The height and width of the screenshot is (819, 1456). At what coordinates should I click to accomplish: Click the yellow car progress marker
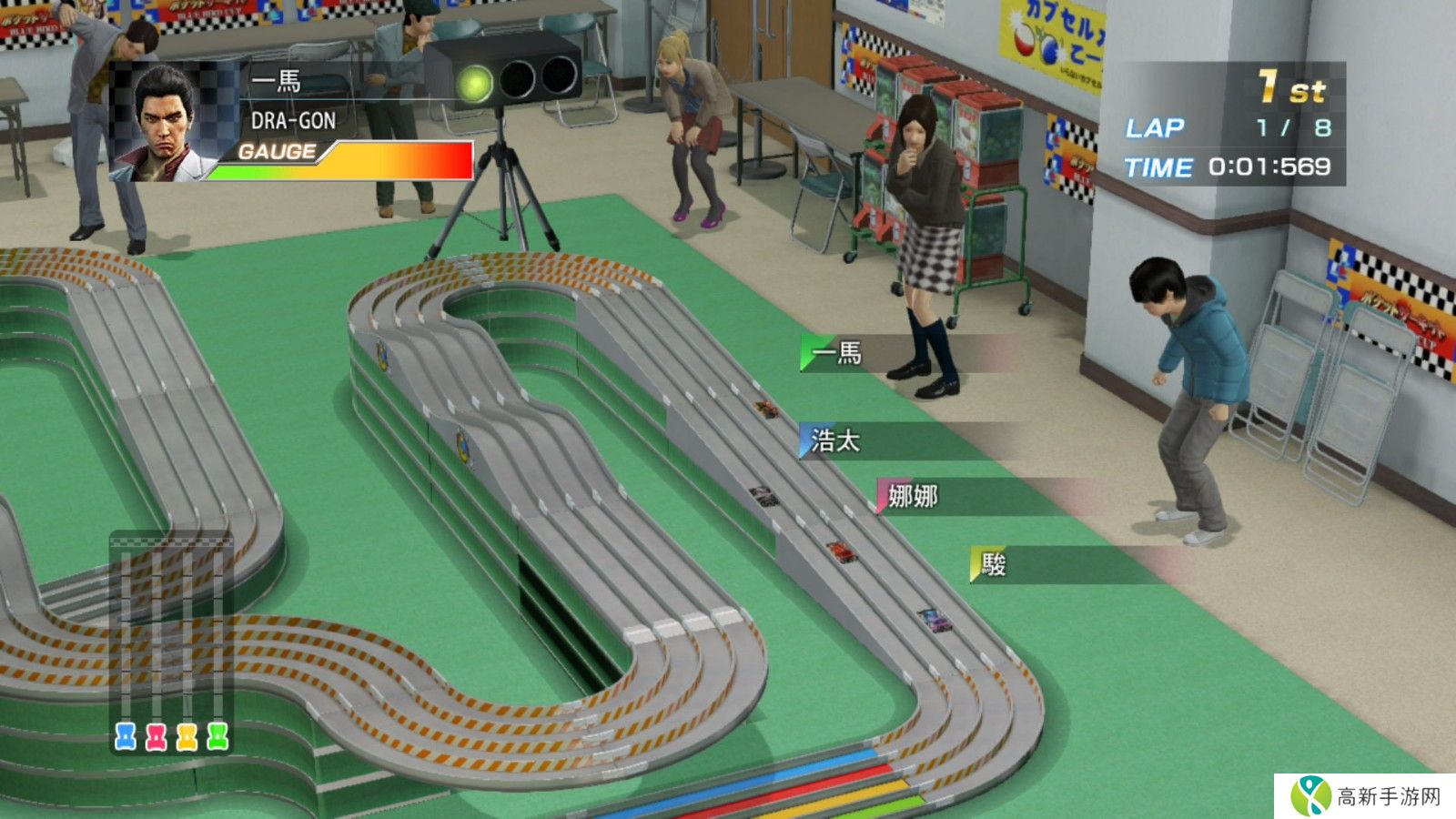(187, 736)
